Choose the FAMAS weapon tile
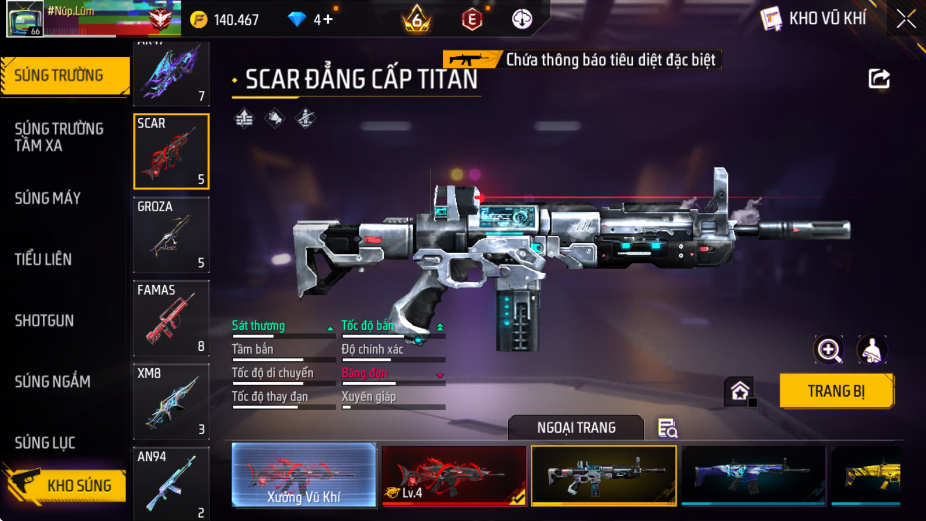The width and height of the screenshot is (926, 521). [x=171, y=319]
